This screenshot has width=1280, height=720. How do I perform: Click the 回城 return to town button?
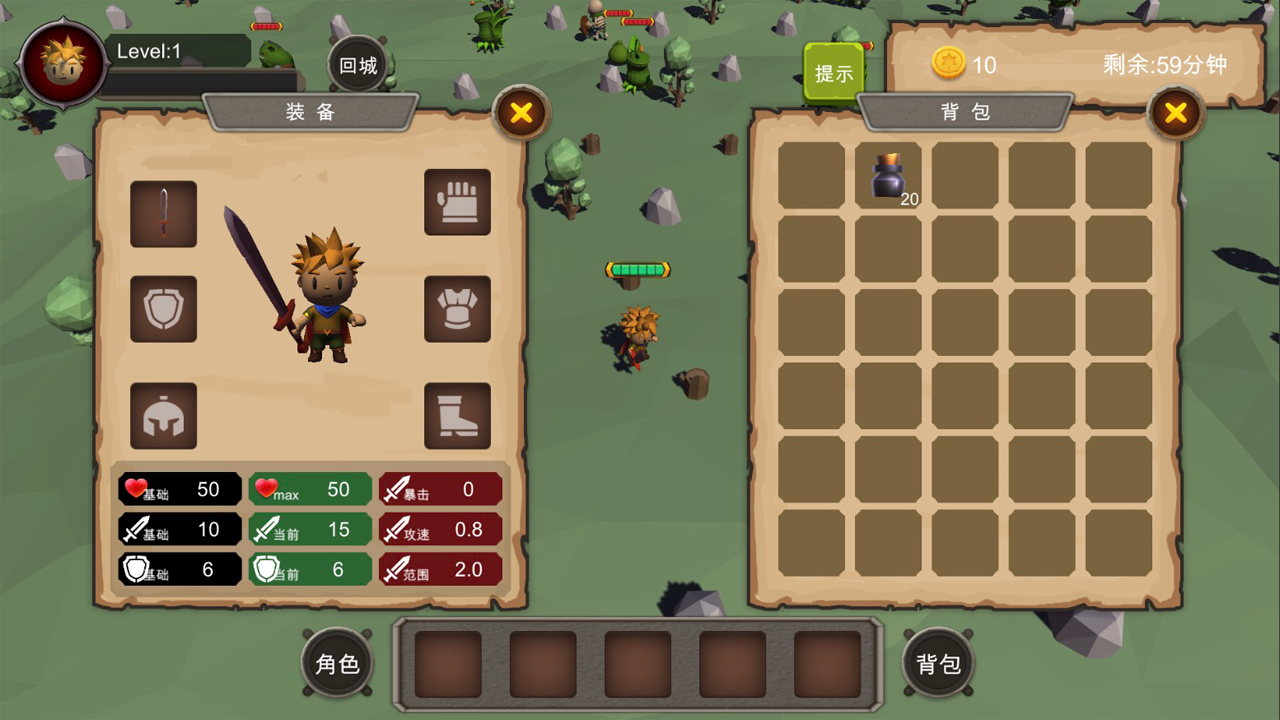[x=358, y=66]
